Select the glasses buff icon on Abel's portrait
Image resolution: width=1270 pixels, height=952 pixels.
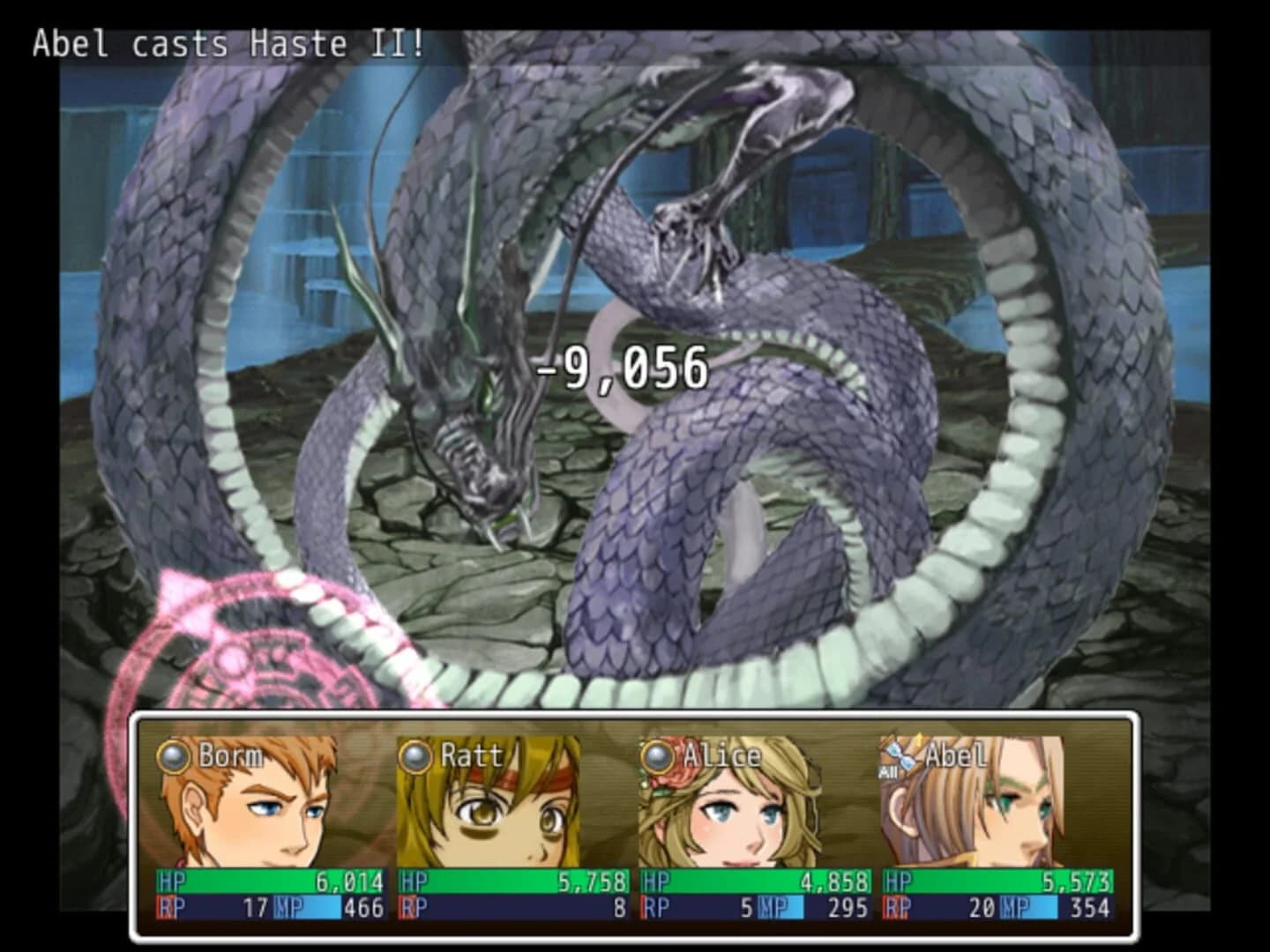coord(896,759)
